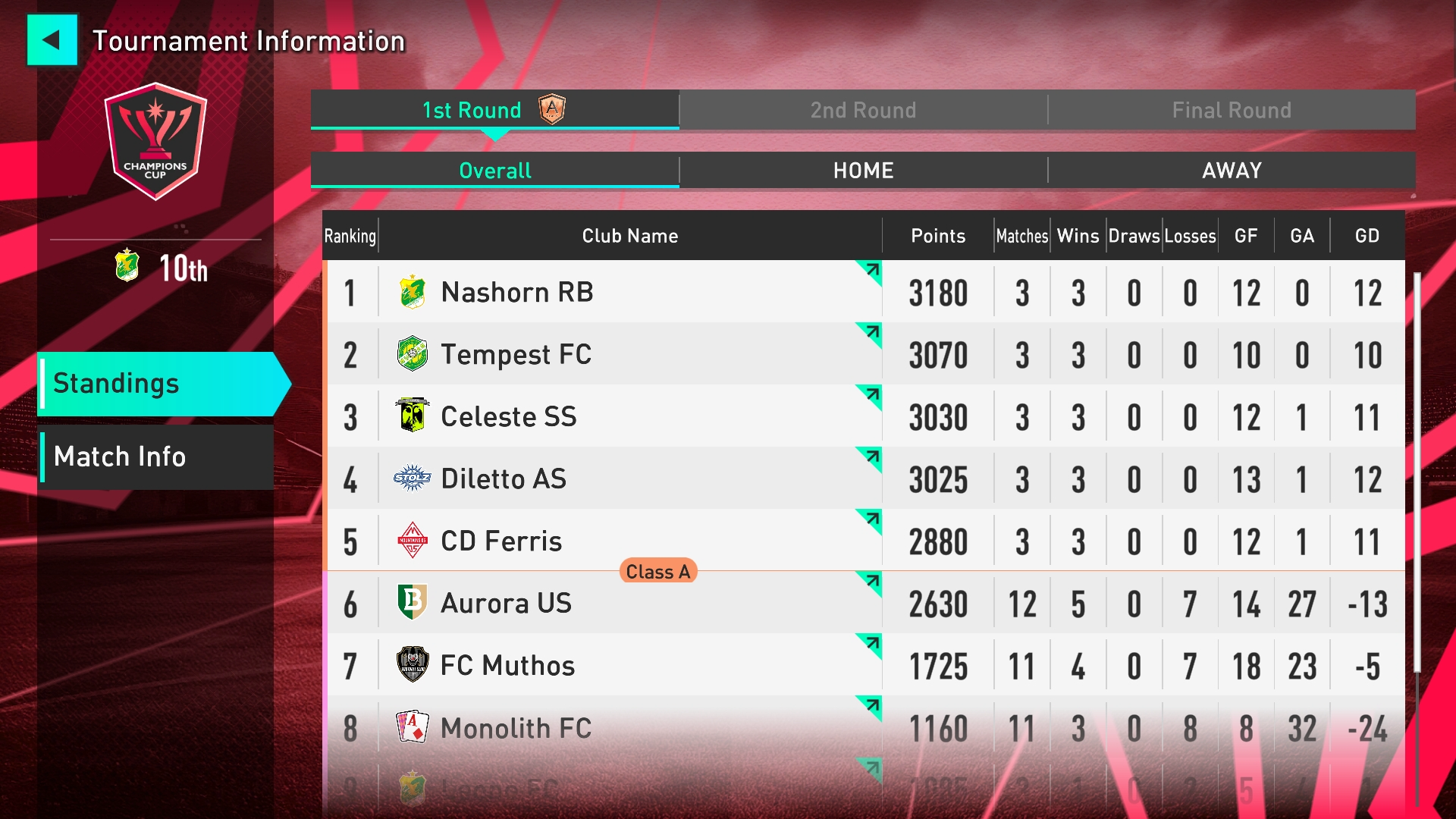
Task: Click the Aurora US team badge
Action: coord(413,603)
